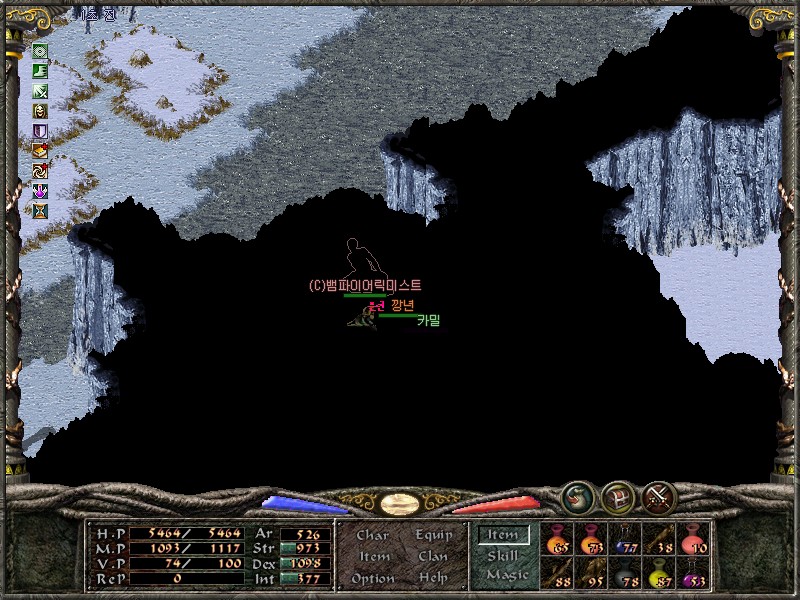Open the round treasure chest button

tap(617, 496)
